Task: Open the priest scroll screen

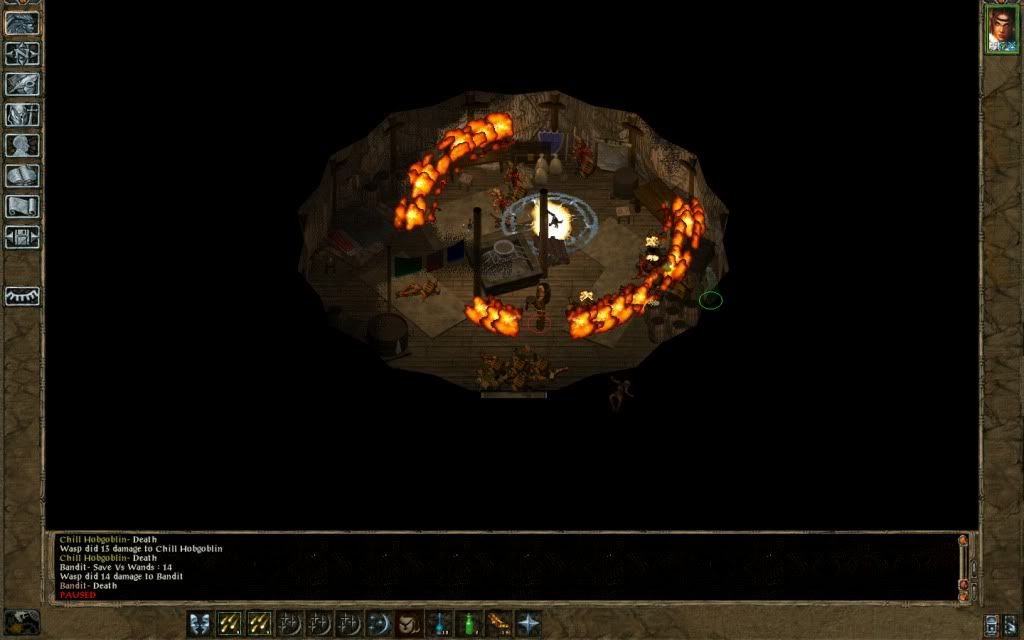Action: click(22, 206)
